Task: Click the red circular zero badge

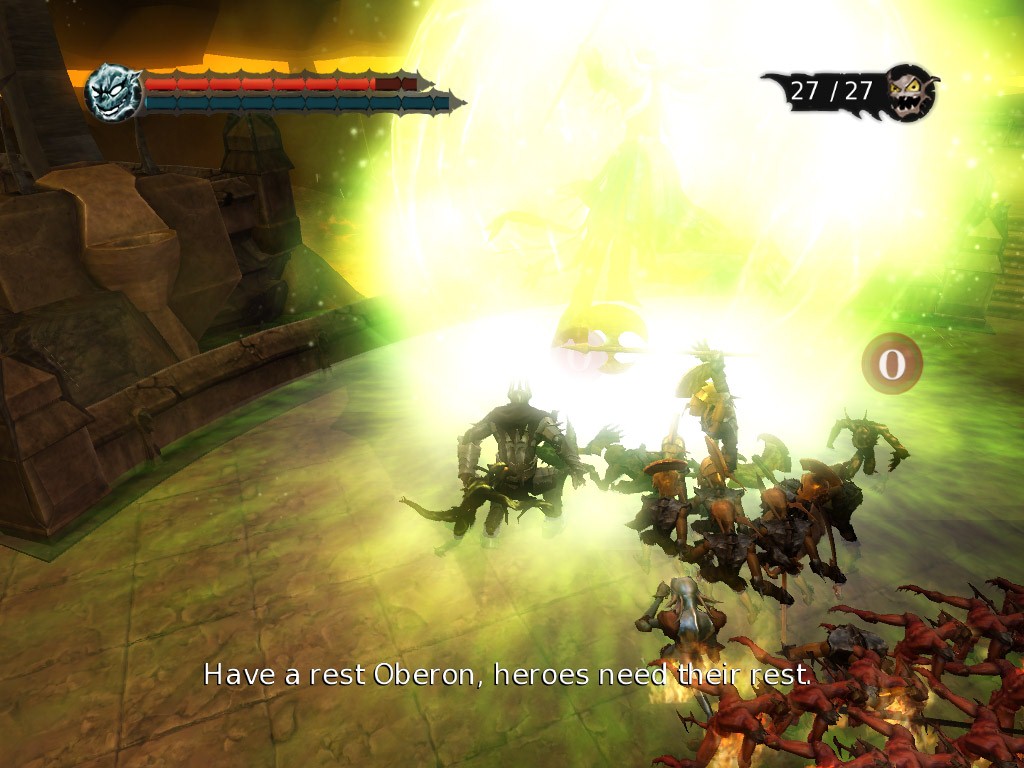Action: click(891, 364)
